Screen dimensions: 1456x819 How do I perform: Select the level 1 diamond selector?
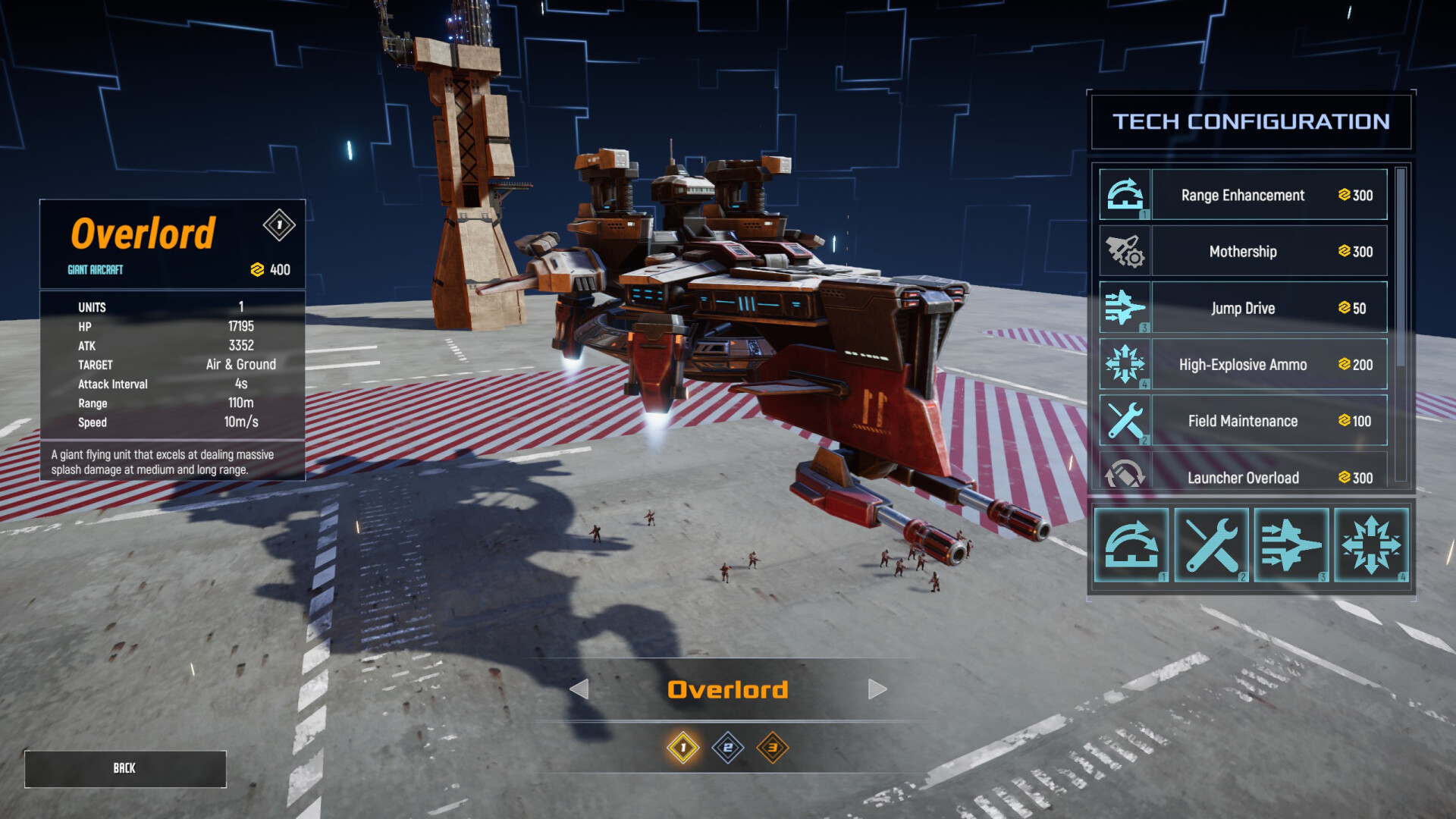coord(682,748)
